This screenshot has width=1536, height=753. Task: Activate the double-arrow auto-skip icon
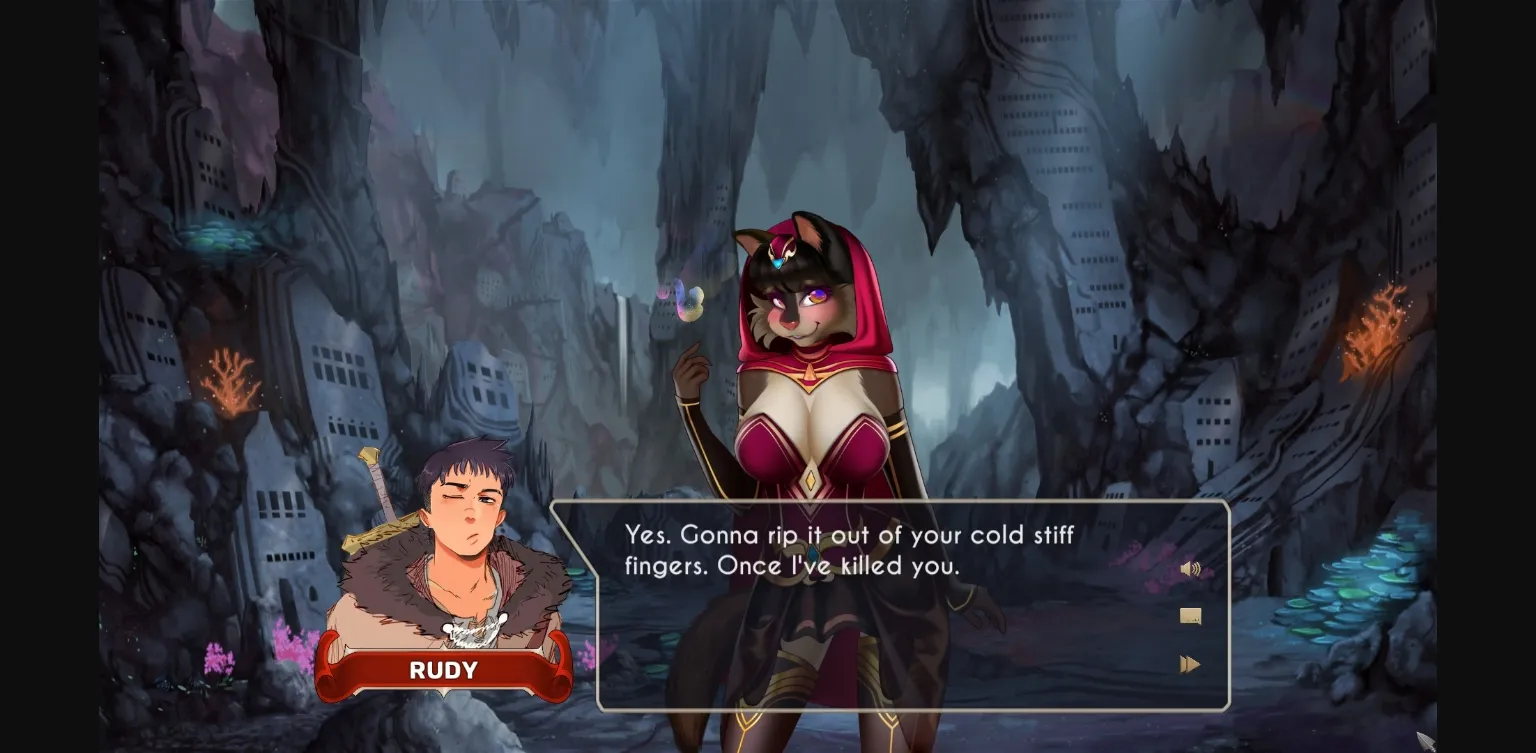tap(1191, 663)
